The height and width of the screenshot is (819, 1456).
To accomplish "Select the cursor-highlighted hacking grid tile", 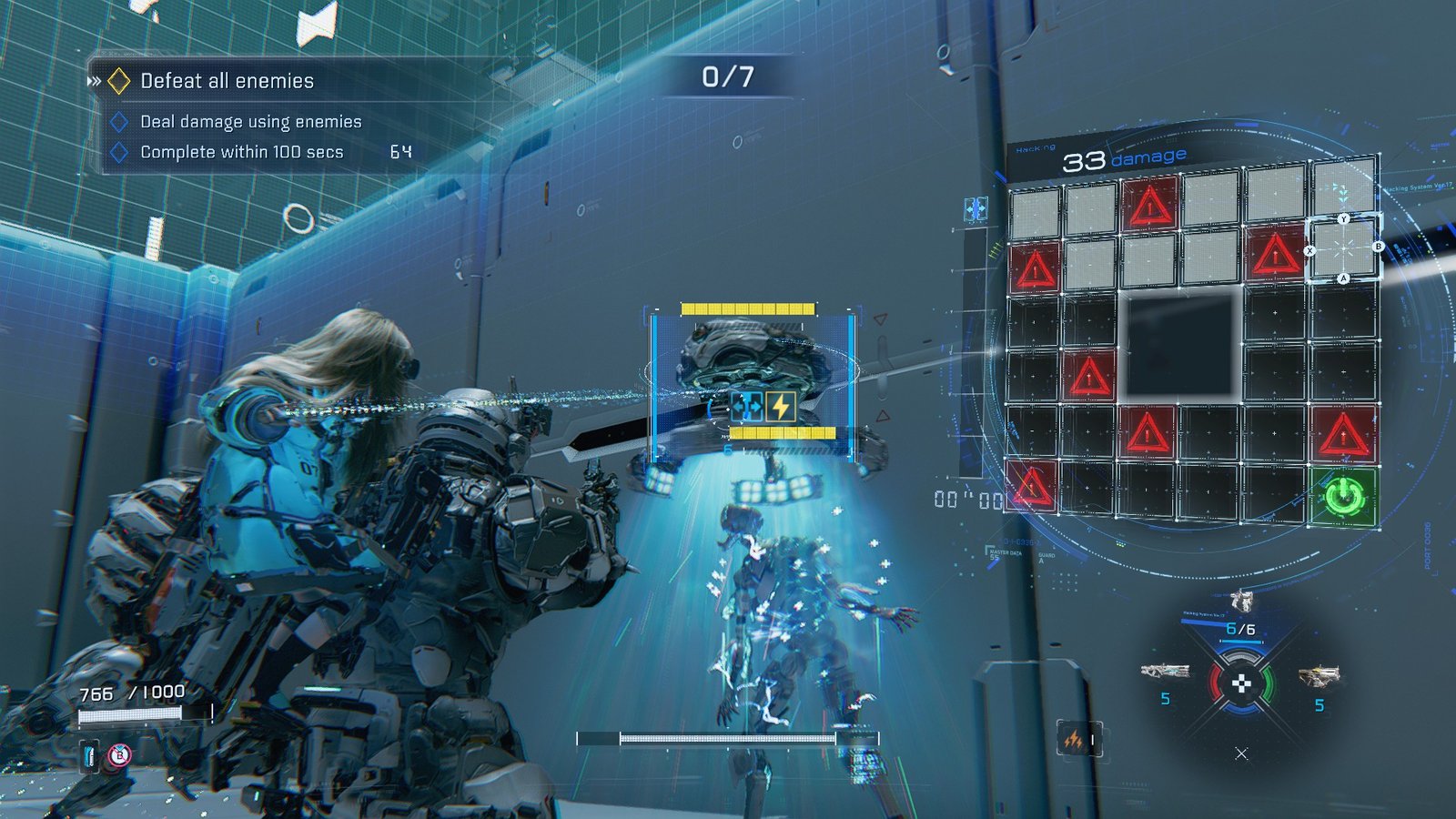I will click(x=1343, y=248).
